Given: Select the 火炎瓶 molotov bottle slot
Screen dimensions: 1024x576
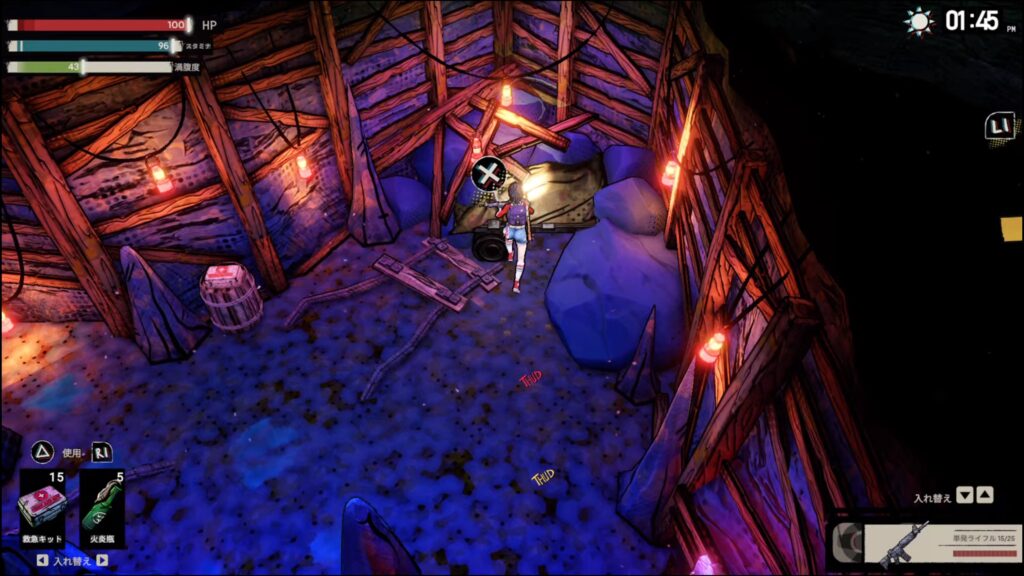Looking at the screenshot, I should (101, 507).
